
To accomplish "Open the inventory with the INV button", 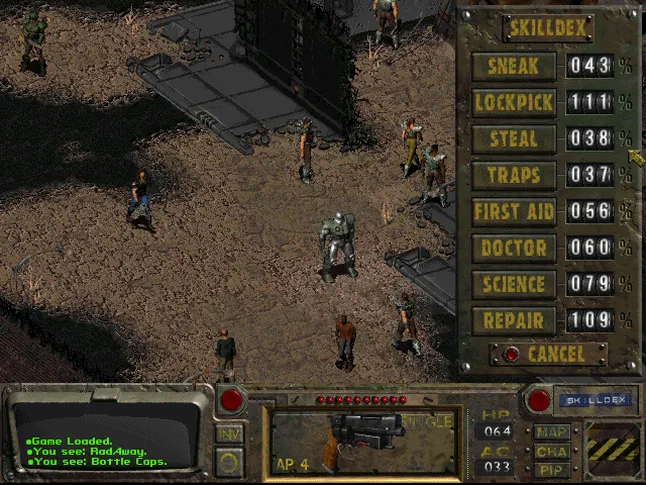I will pyautogui.click(x=229, y=433).
